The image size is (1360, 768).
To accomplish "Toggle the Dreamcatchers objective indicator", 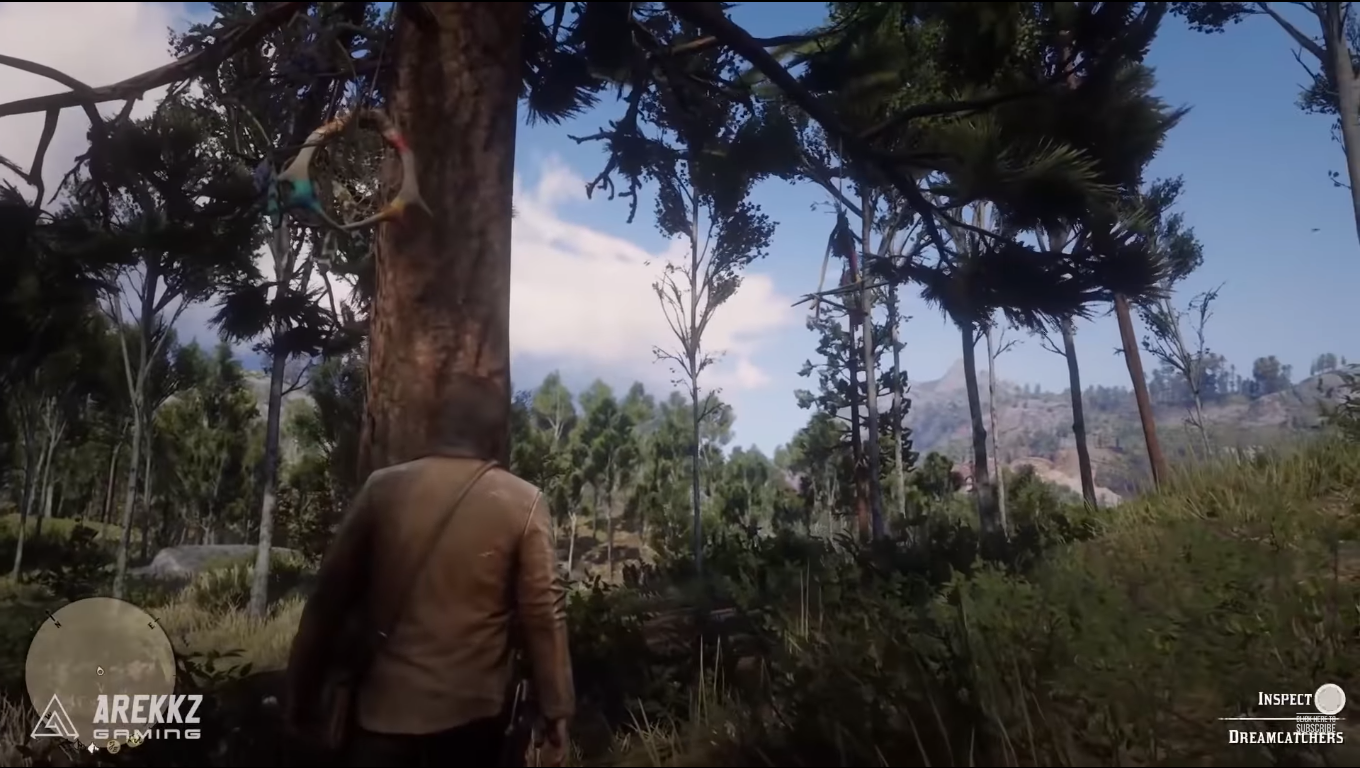I will point(1286,737).
